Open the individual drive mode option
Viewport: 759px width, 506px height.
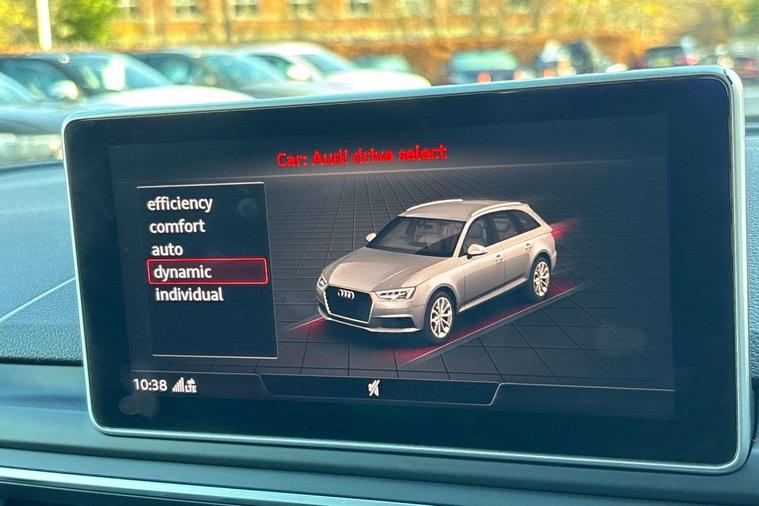[189, 295]
